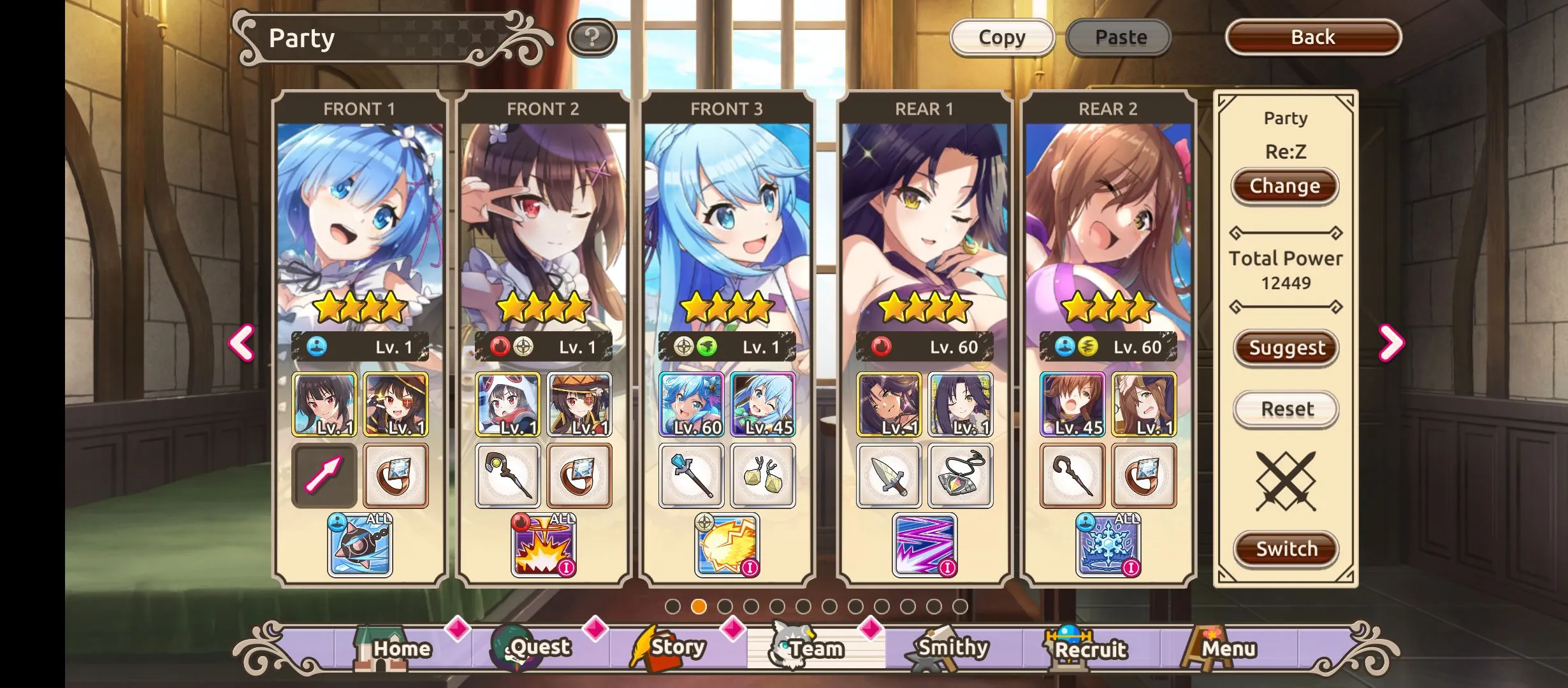Reset the current party
This screenshot has height=688, width=1568.
point(1286,409)
